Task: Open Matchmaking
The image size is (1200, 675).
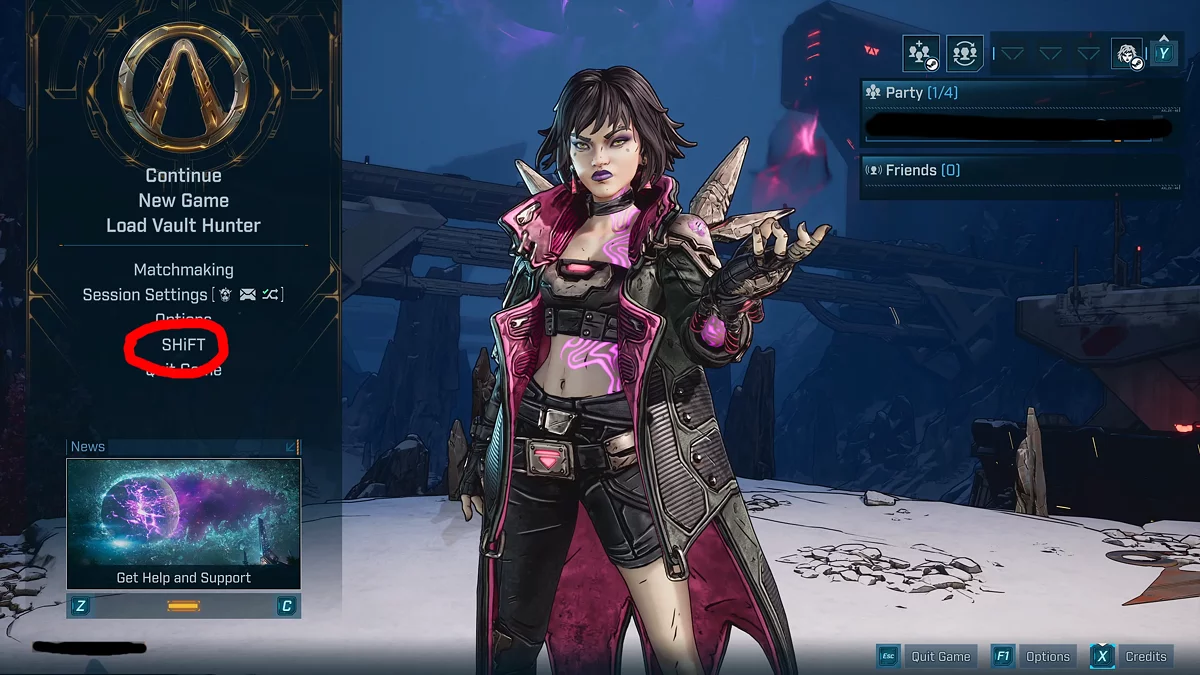Action: pyautogui.click(x=183, y=270)
